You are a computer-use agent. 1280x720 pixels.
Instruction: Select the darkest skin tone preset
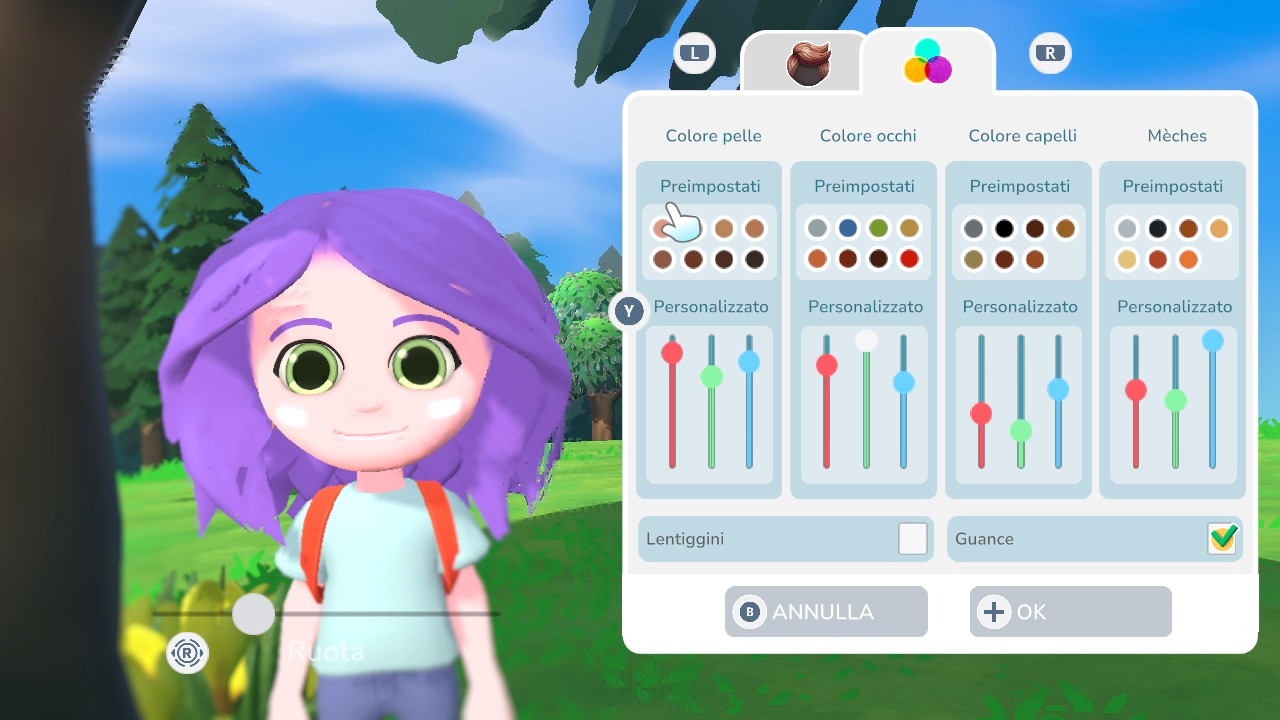(755, 259)
